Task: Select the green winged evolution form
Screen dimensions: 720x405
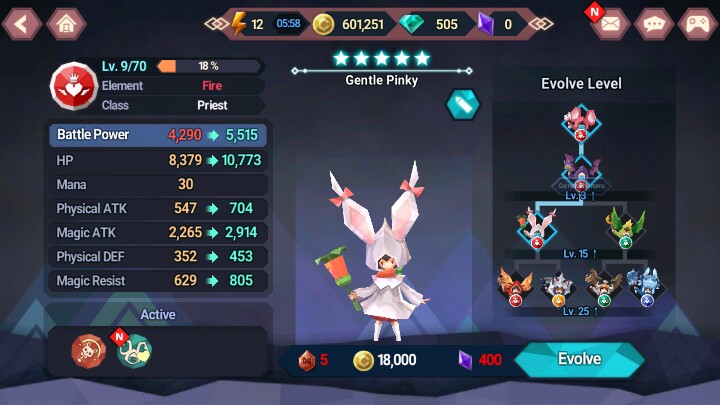Action: click(626, 226)
